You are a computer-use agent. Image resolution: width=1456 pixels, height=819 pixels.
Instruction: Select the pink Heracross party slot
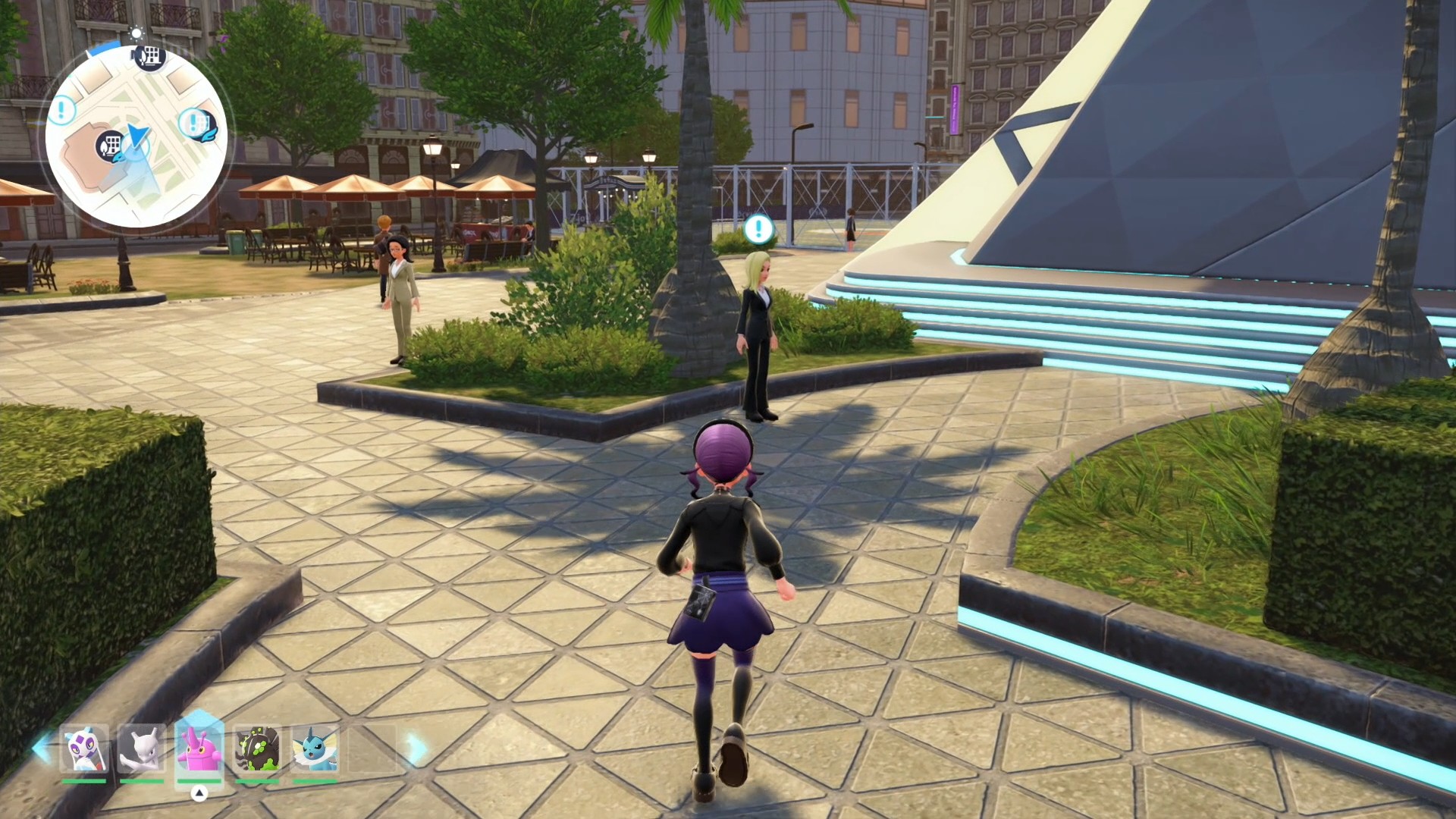click(x=199, y=748)
